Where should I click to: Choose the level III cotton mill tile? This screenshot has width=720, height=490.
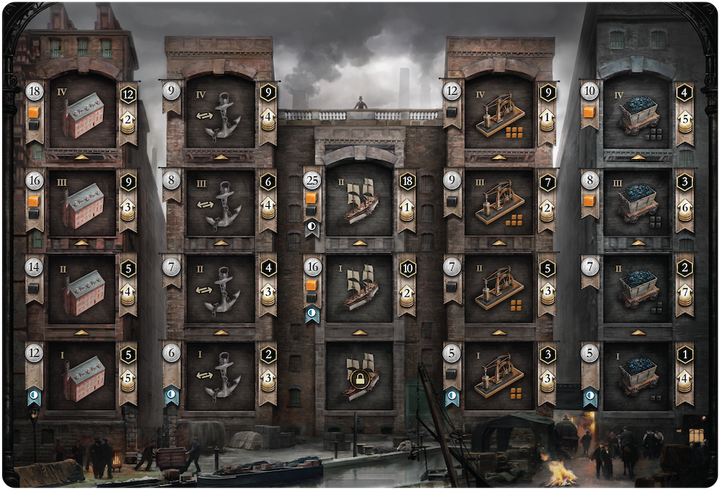(x=82, y=201)
